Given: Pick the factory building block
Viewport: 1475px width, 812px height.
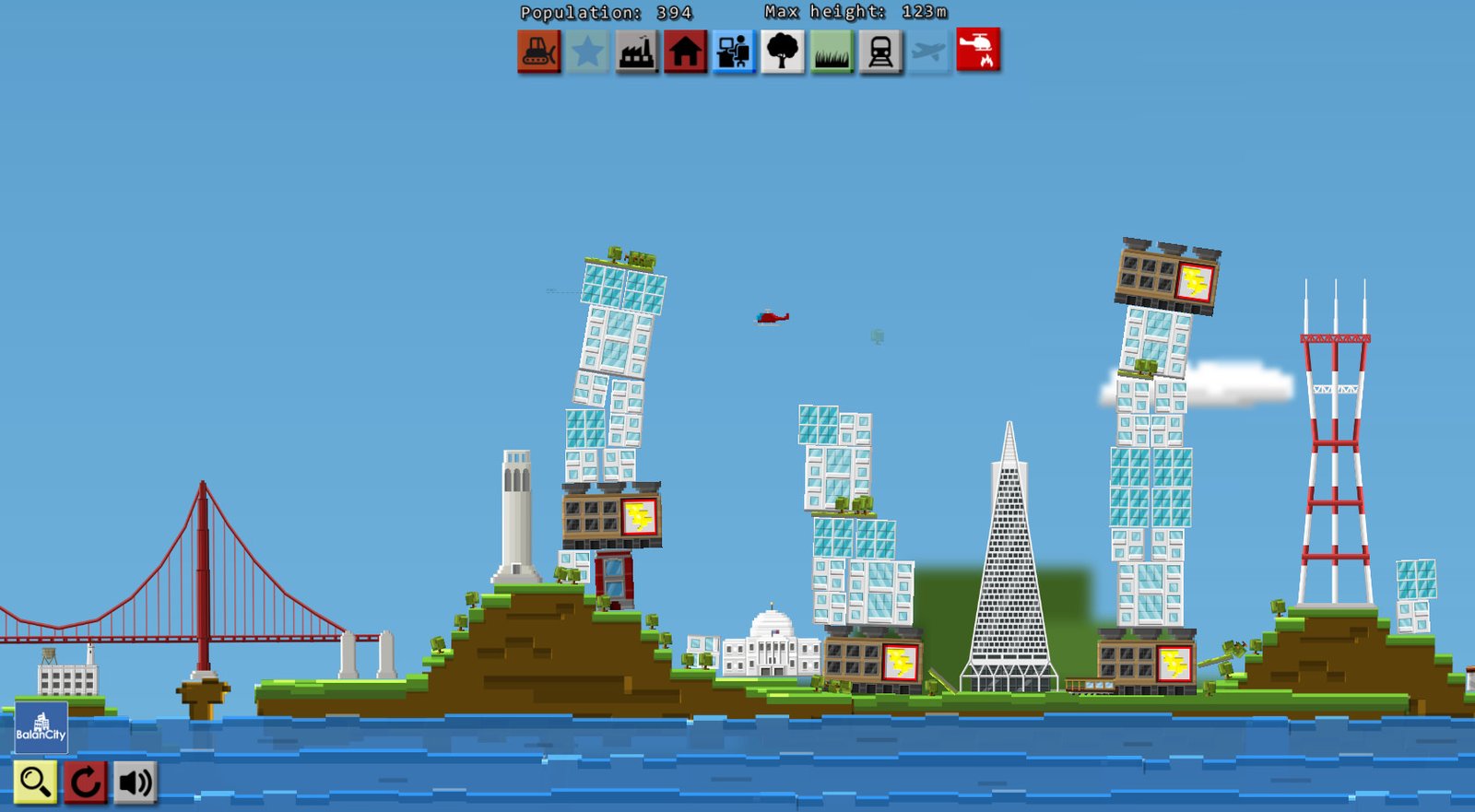Looking at the screenshot, I should [x=637, y=52].
